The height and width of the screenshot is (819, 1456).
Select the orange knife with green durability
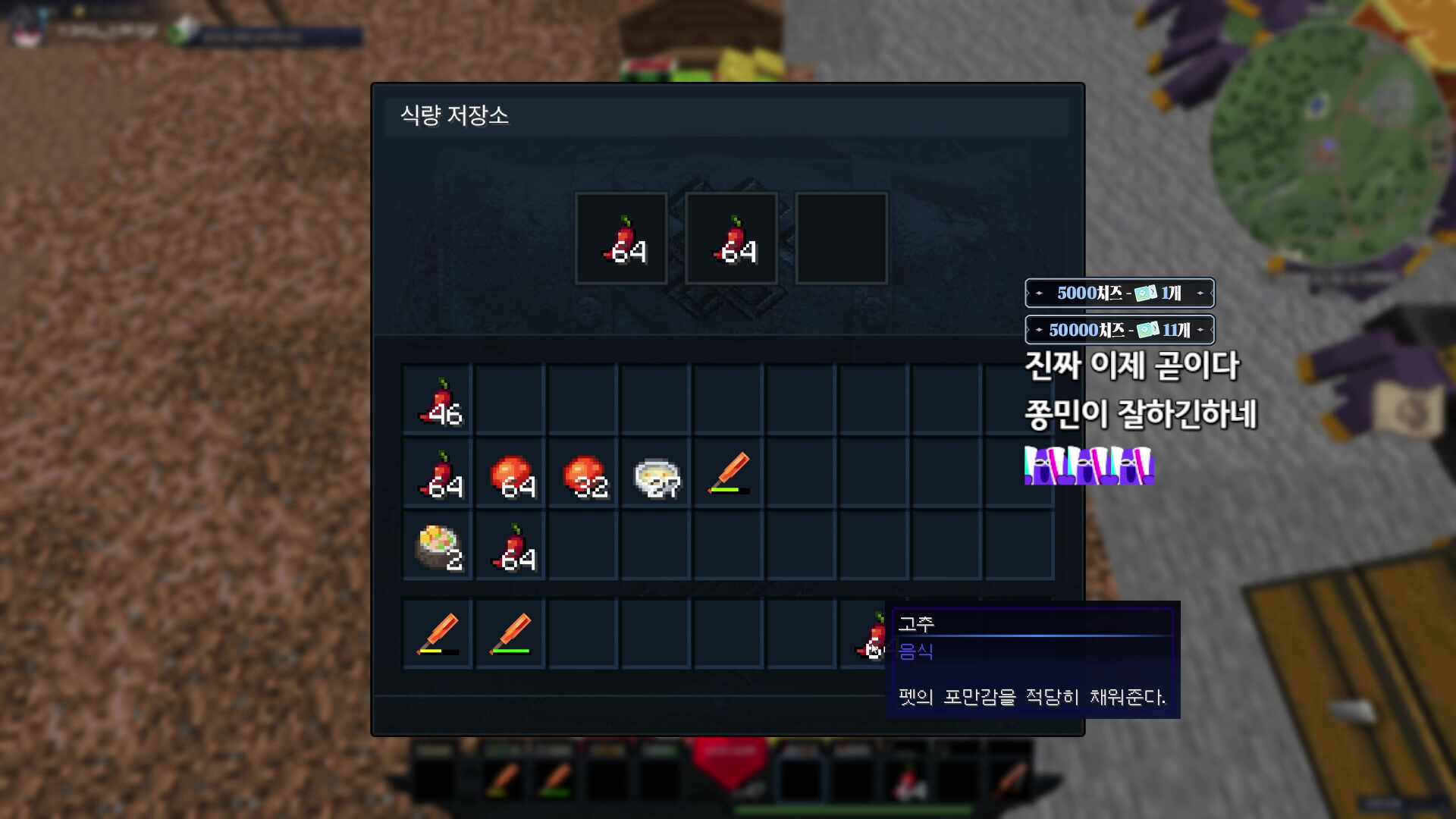[729, 474]
